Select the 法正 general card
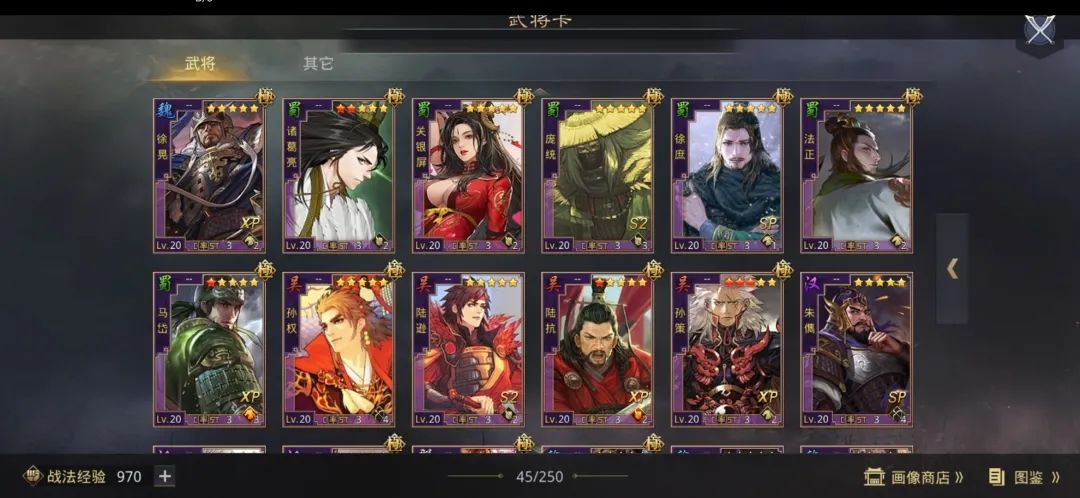Screen dimensions: 1080x498 tap(856, 176)
